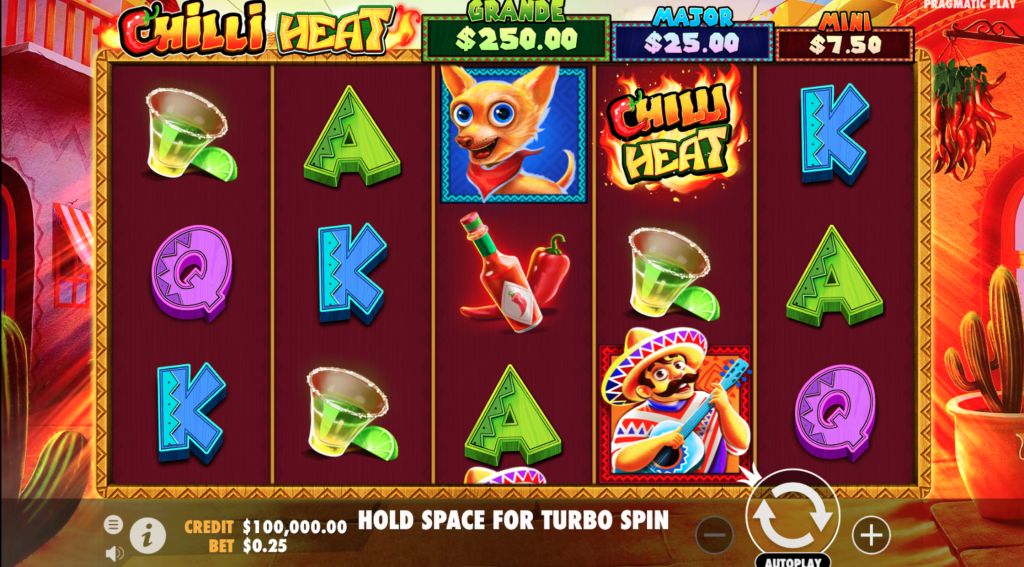
Task: Open the Autoplay options
Action: [793, 560]
